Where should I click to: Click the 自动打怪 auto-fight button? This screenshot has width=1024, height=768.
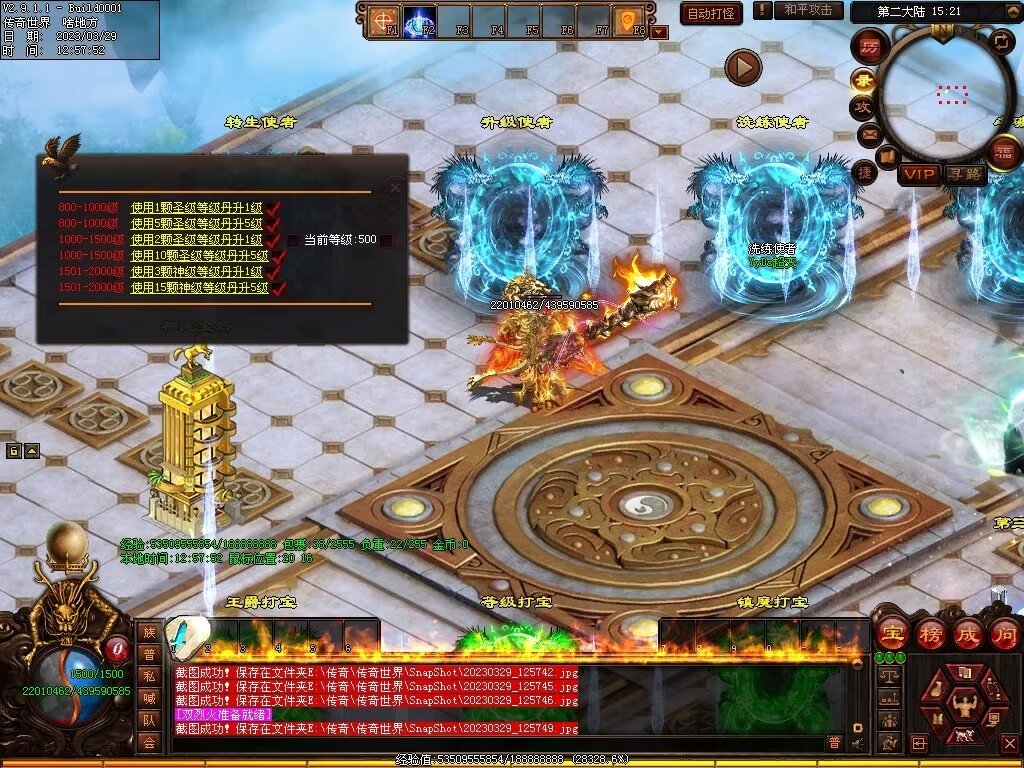click(711, 13)
